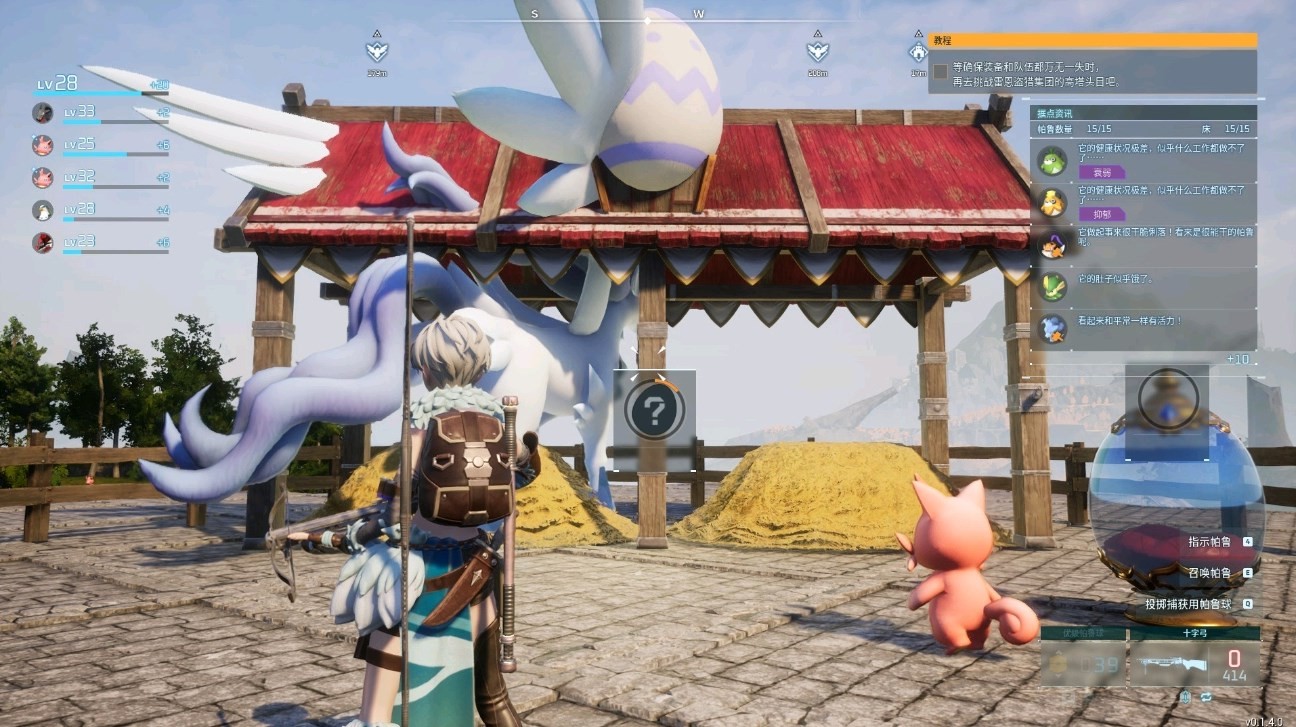Viewport: 1296px width, 727px height.
Task: Toggle the tutorial objective checkbox
Action: [x=940, y=72]
